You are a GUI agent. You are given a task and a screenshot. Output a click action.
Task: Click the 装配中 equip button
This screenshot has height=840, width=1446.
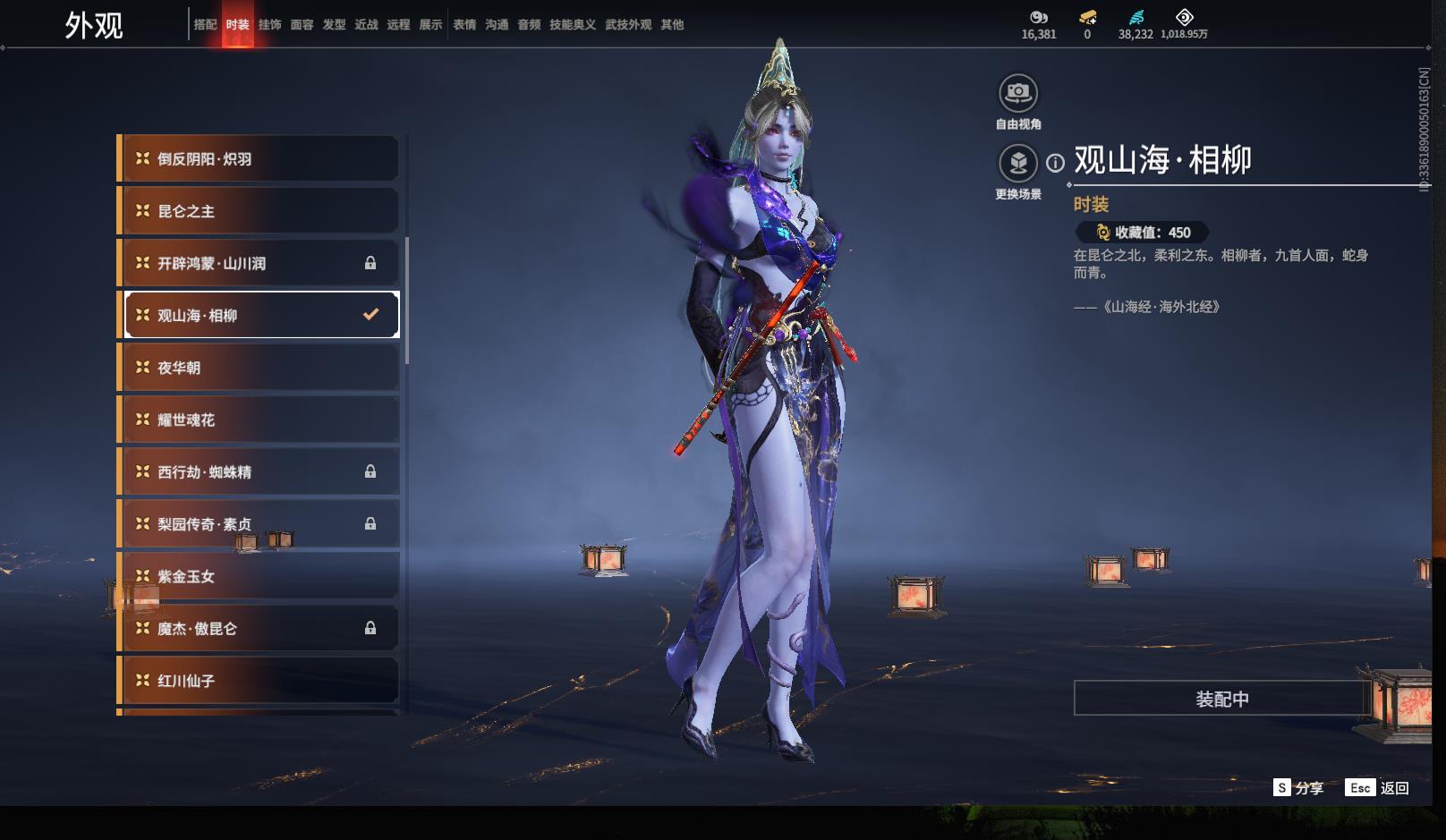click(1221, 699)
